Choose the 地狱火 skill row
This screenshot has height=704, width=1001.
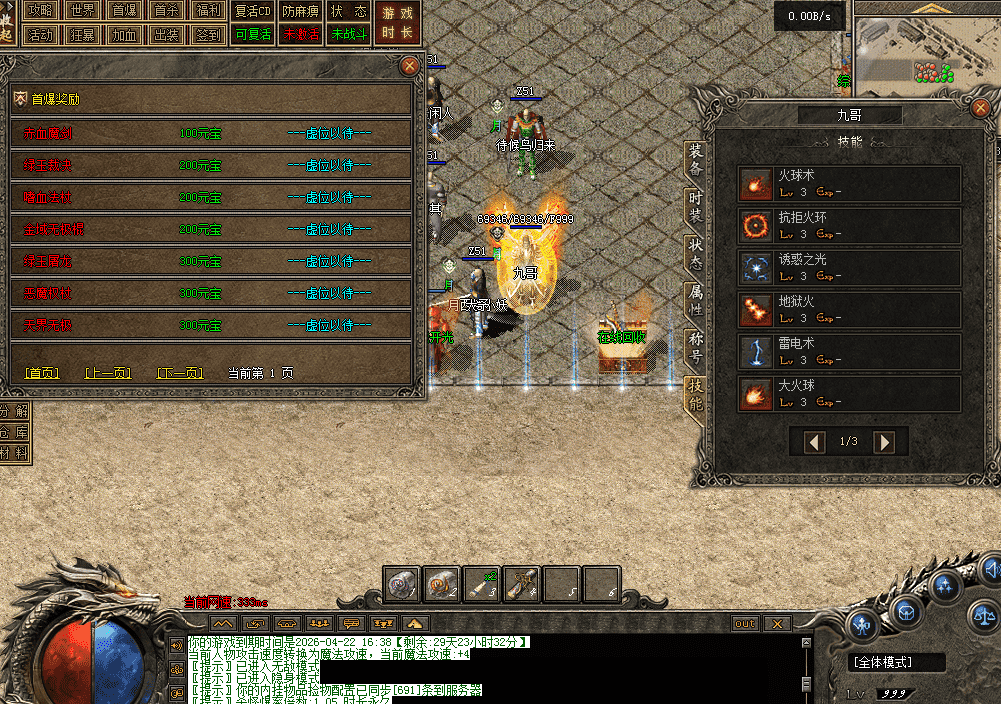coord(849,309)
